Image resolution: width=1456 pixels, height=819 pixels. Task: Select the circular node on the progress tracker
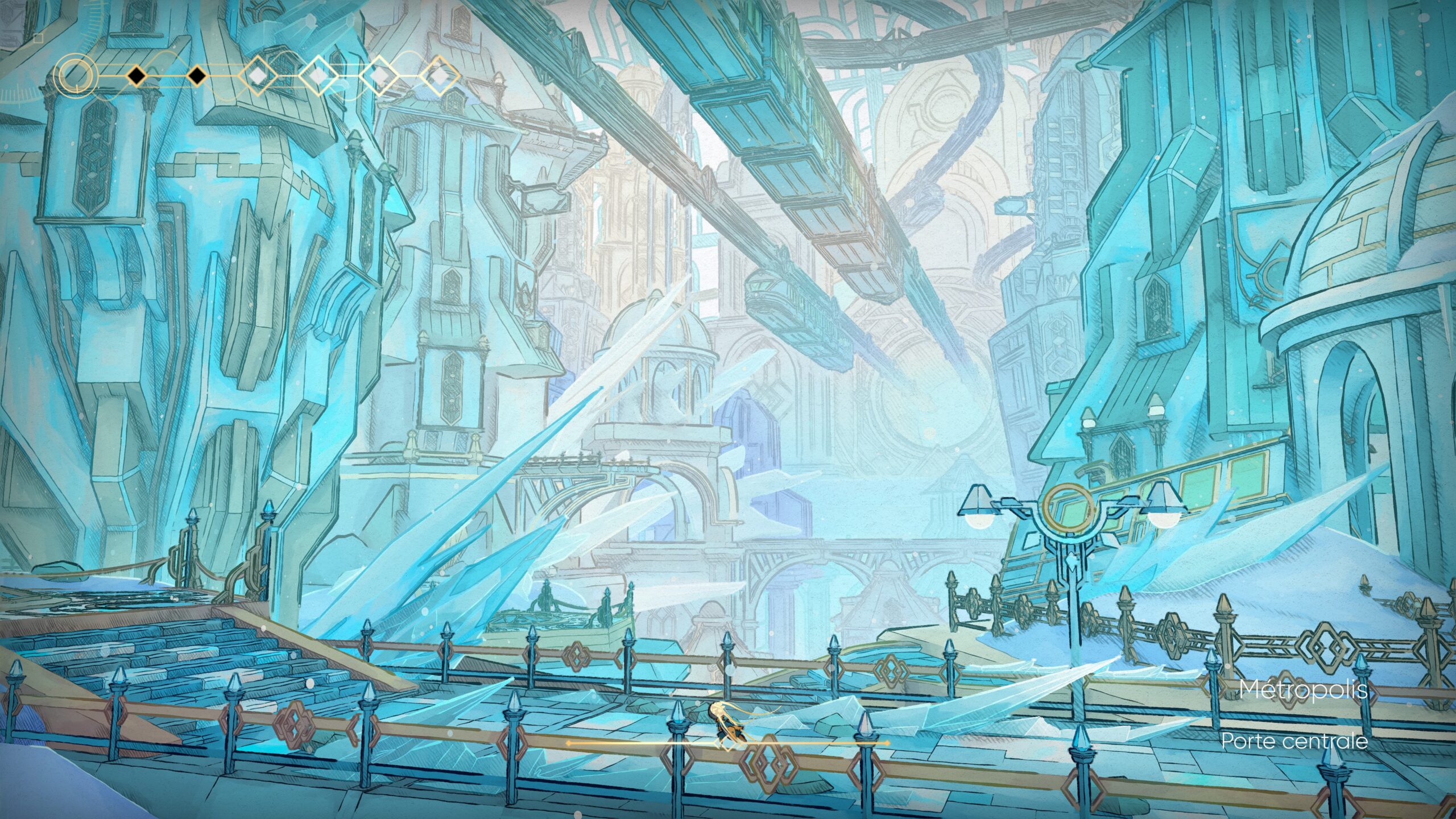click(x=75, y=75)
